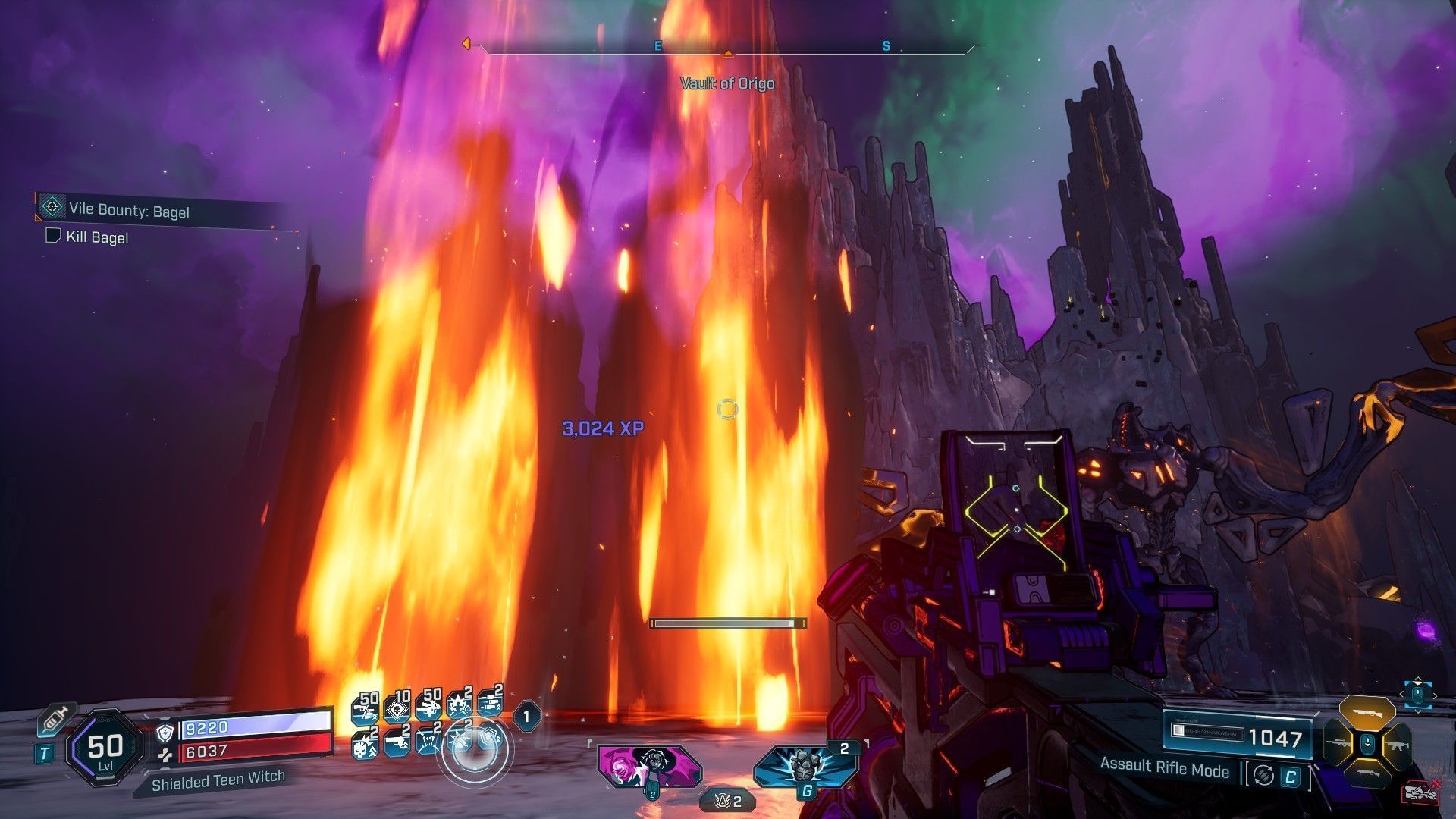The height and width of the screenshot is (819, 1456).
Task: Click the red crossed-out icon in corner
Action: point(1421,792)
